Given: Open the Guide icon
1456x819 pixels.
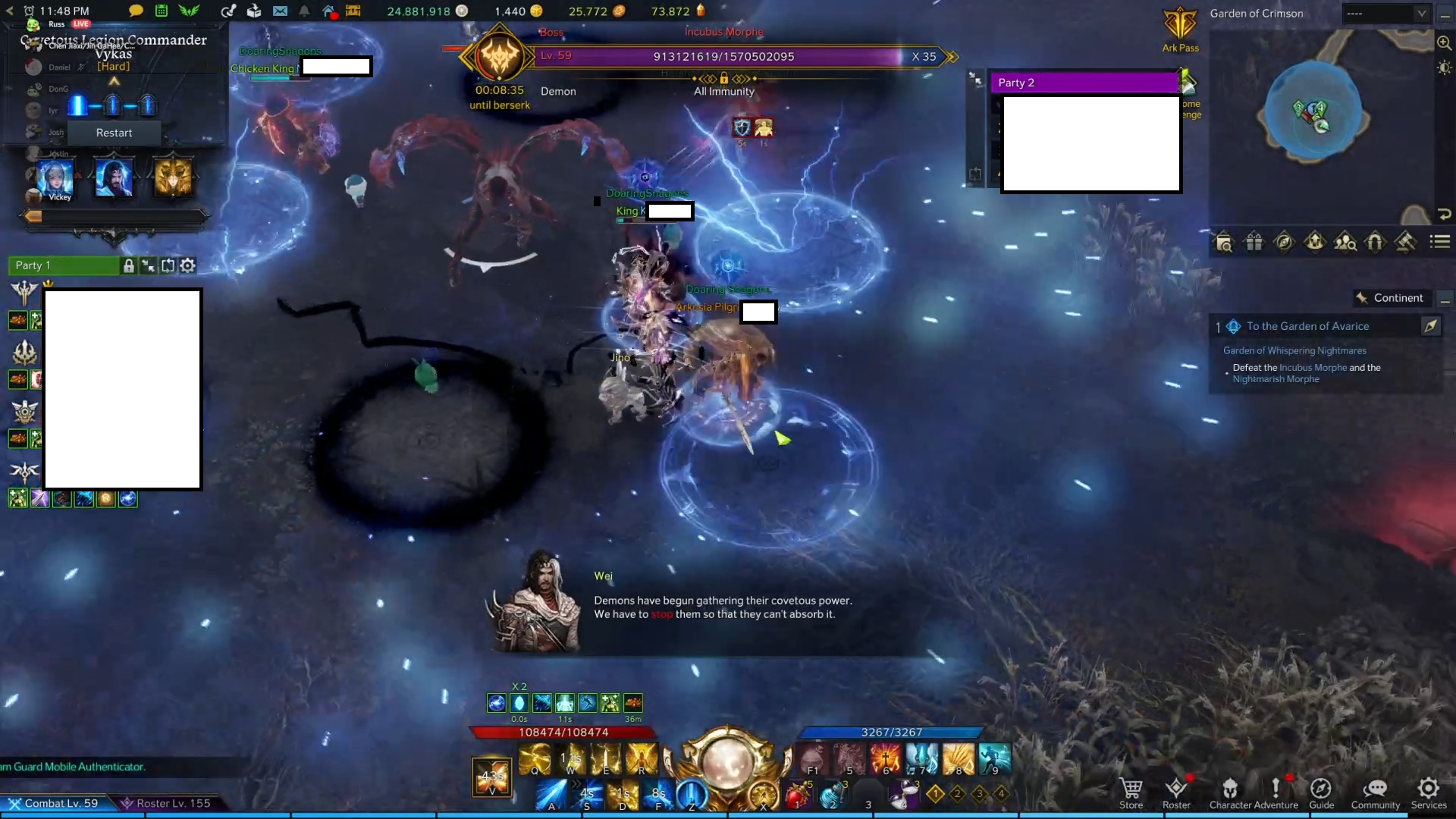Looking at the screenshot, I should [x=1323, y=789].
